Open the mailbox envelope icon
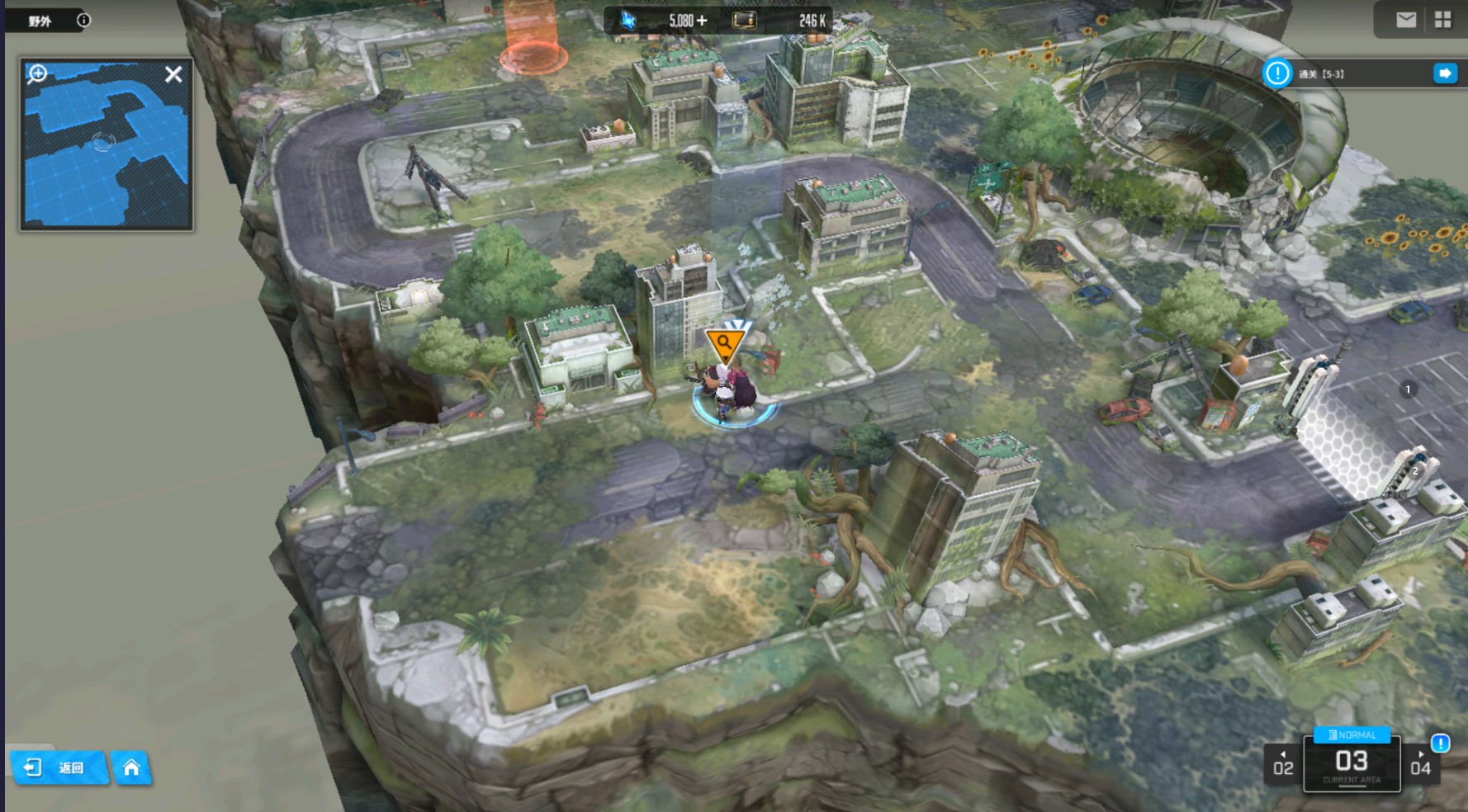Image resolution: width=1468 pixels, height=812 pixels. coord(1406,20)
